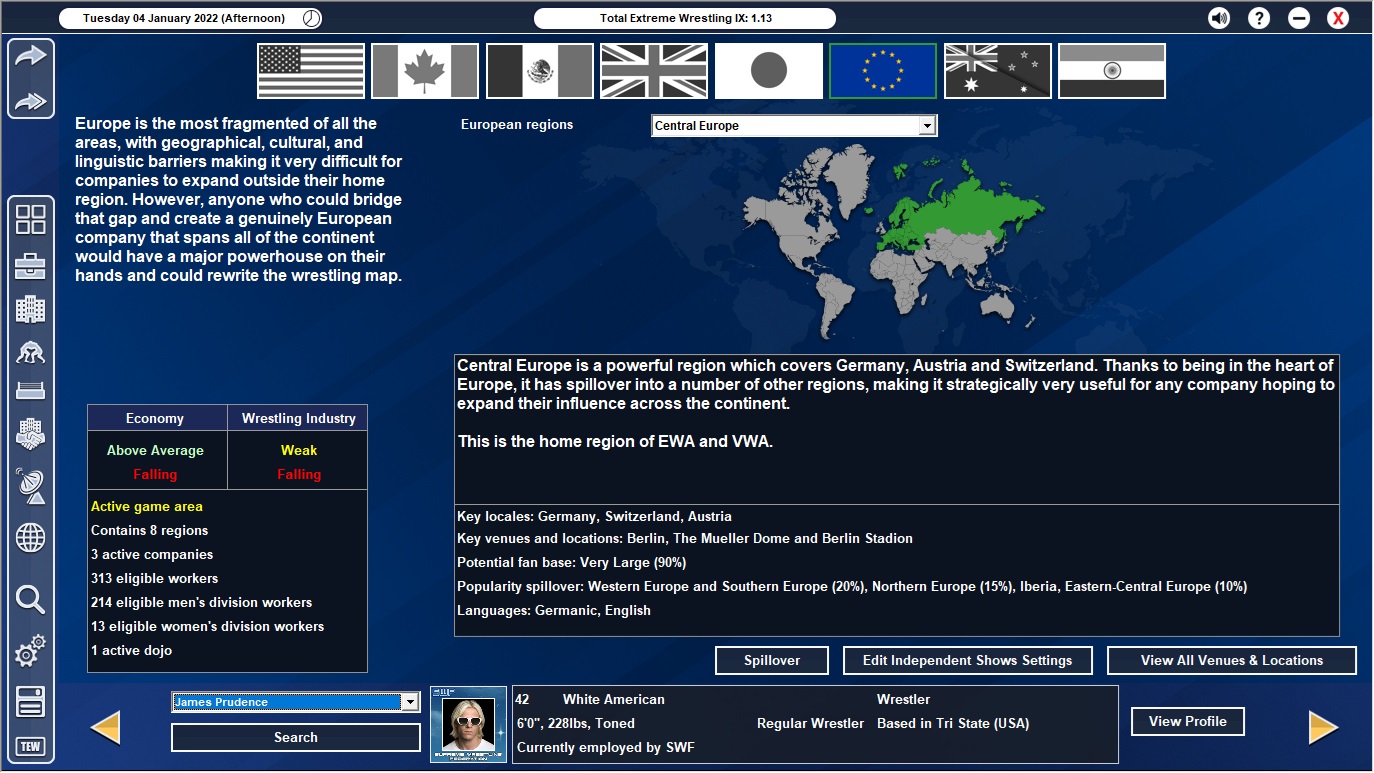Viewport: 1374px width, 773px height.
Task: Select the magnifying glass search icon
Action: 30,600
